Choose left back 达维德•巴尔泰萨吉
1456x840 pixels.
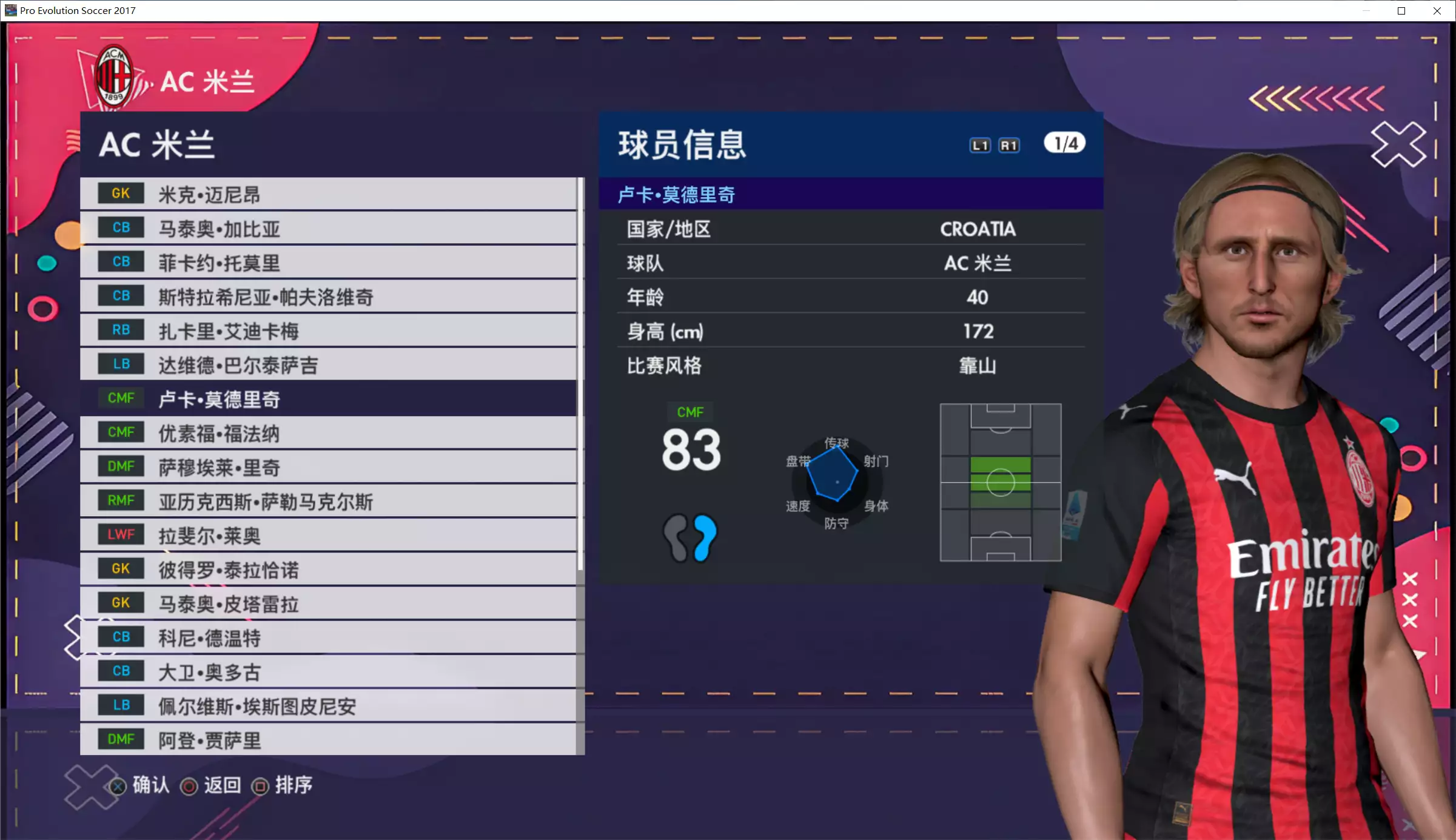pyautogui.click(x=327, y=365)
